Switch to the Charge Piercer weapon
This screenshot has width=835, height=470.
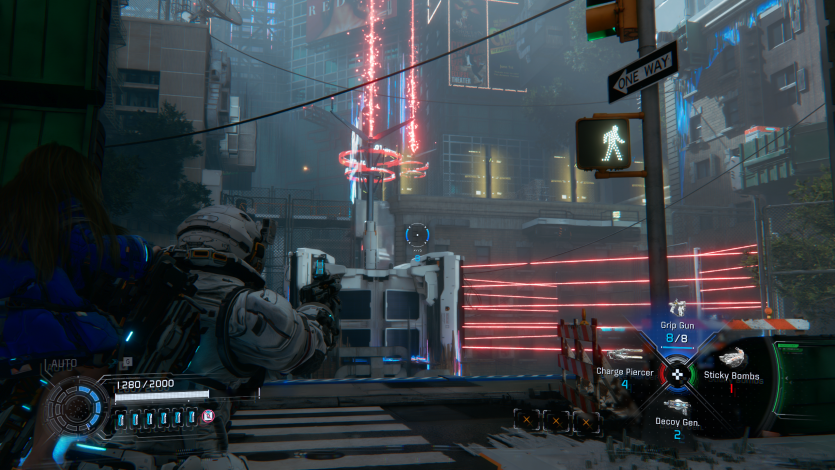coord(625,367)
